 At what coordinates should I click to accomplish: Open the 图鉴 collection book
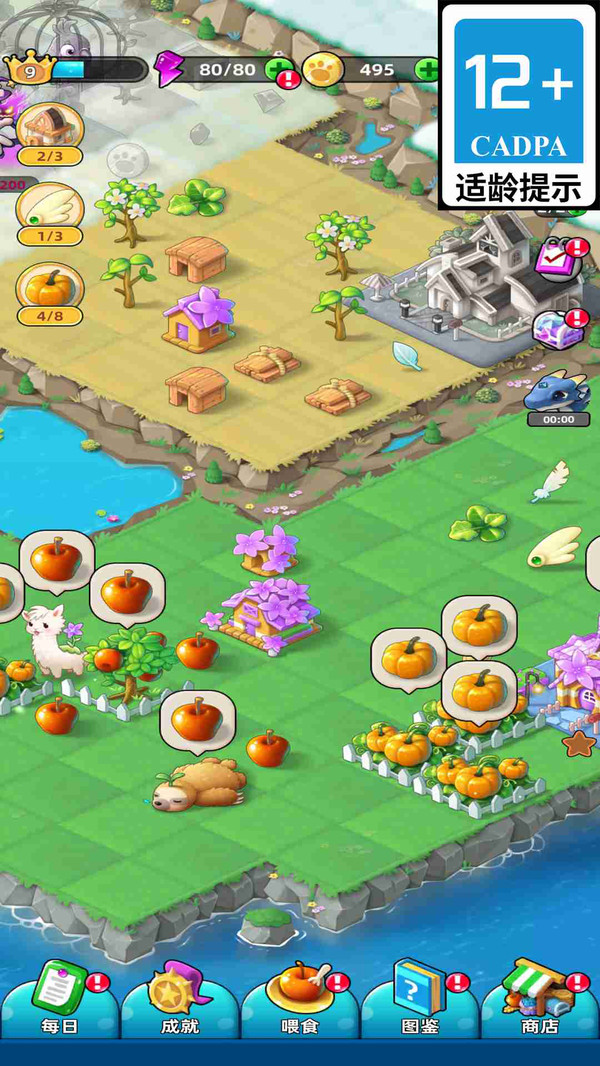[419, 995]
